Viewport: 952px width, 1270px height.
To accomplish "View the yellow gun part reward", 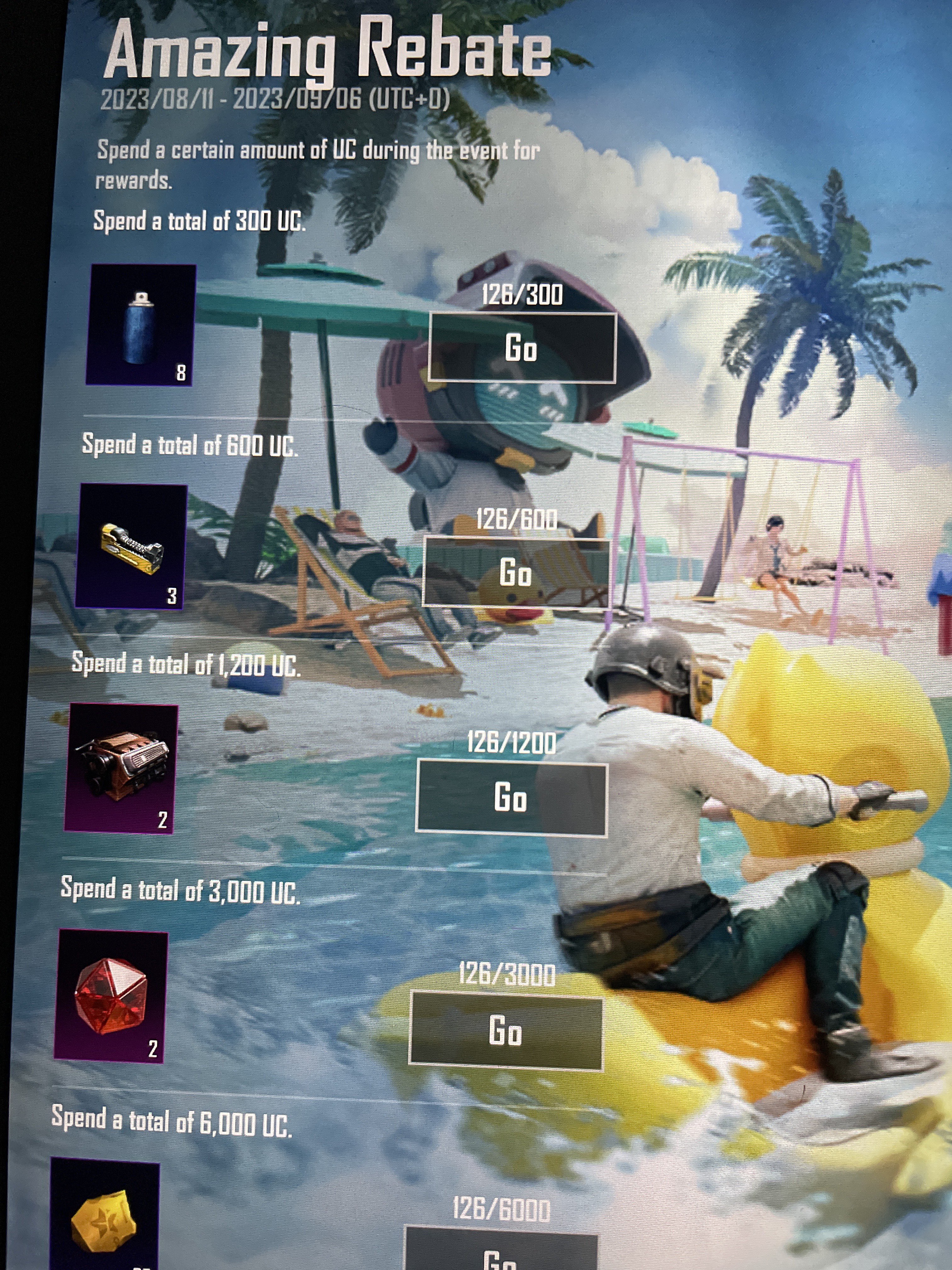I will (131, 546).
